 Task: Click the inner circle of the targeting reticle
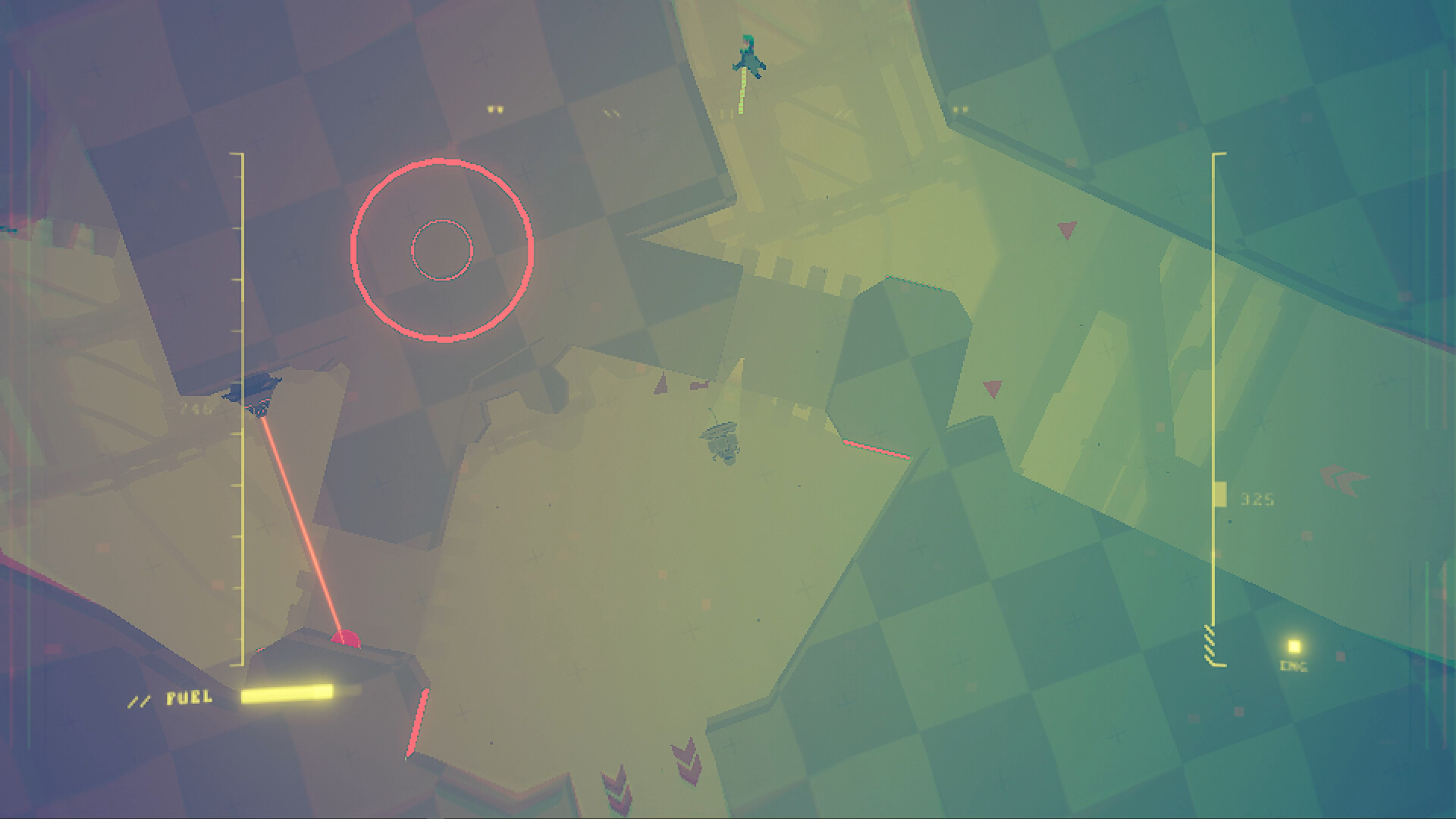click(x=442, y=248)
